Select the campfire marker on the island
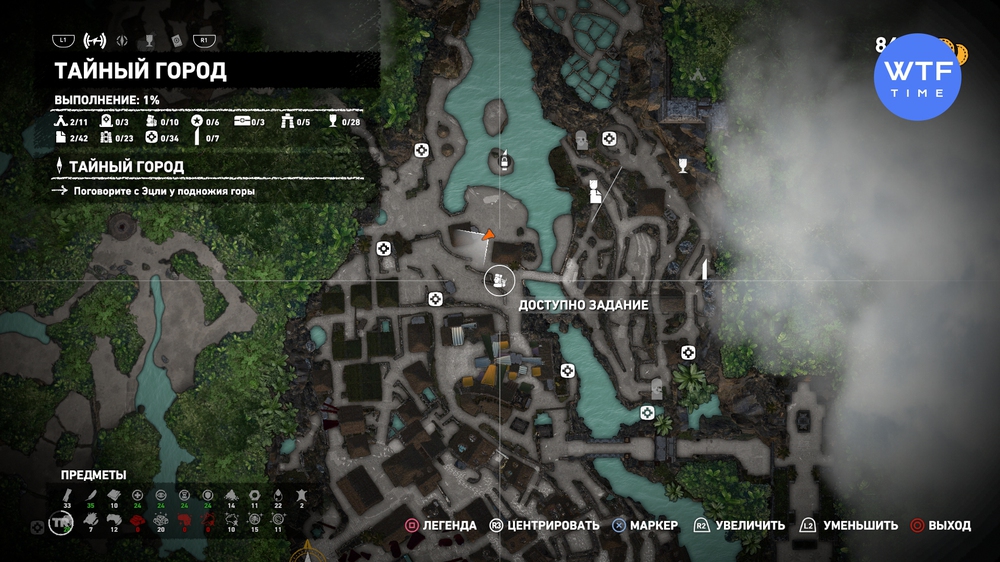The image size is (1000, 562). [505, 159]
